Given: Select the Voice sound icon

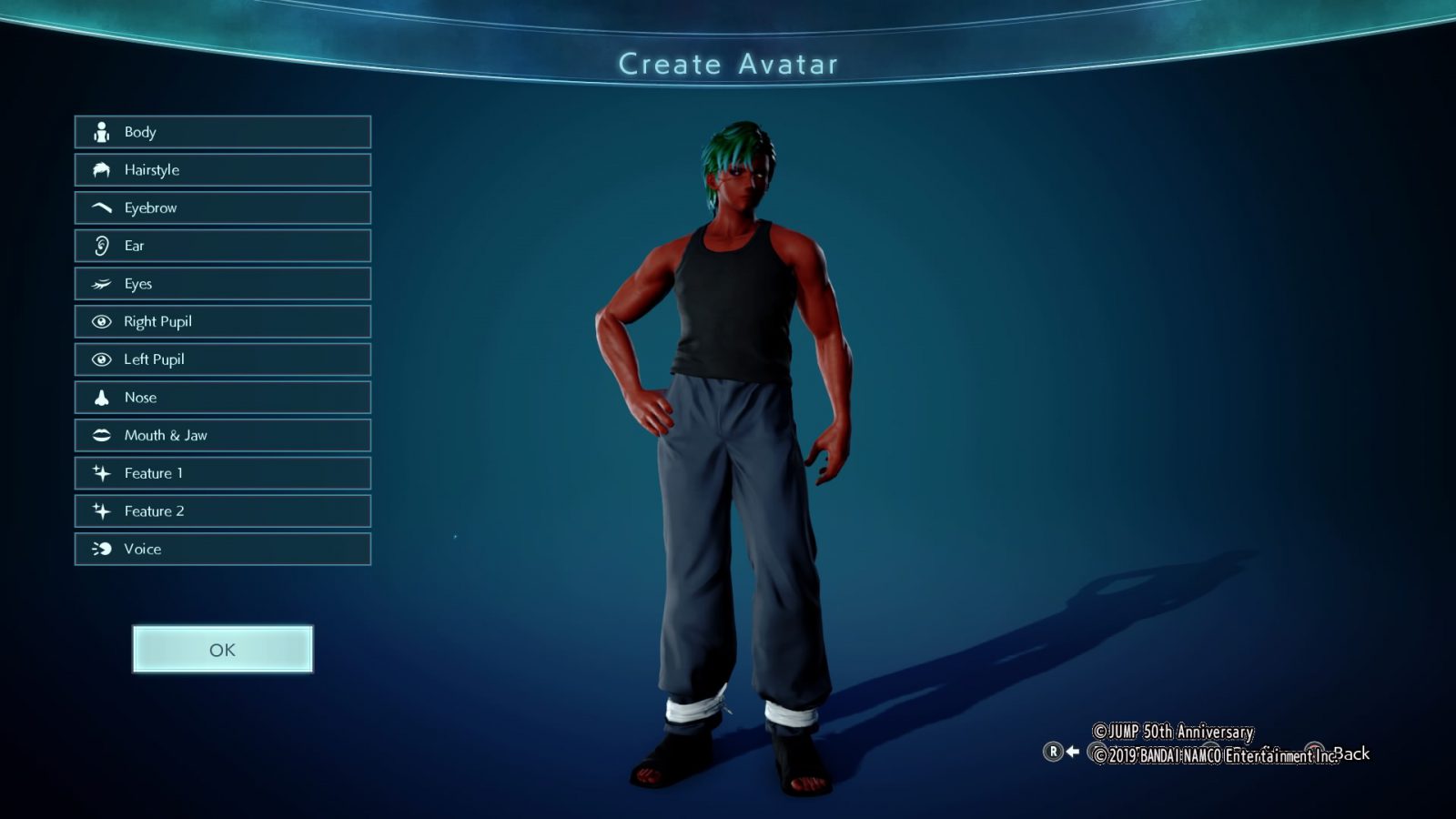Looking at the screenshot, I should point(100,550).
